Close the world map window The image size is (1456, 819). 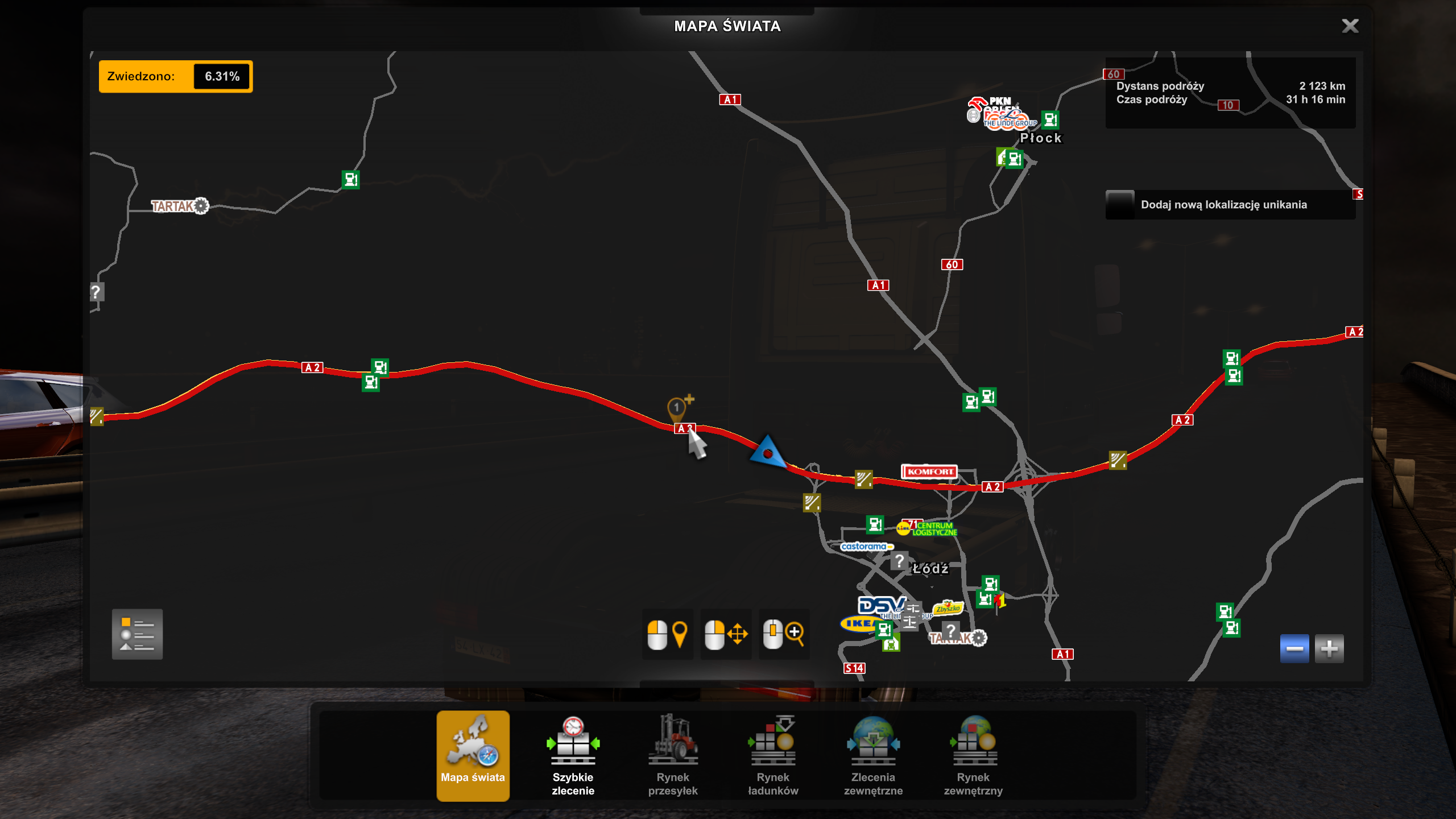tap(1350, 26)
